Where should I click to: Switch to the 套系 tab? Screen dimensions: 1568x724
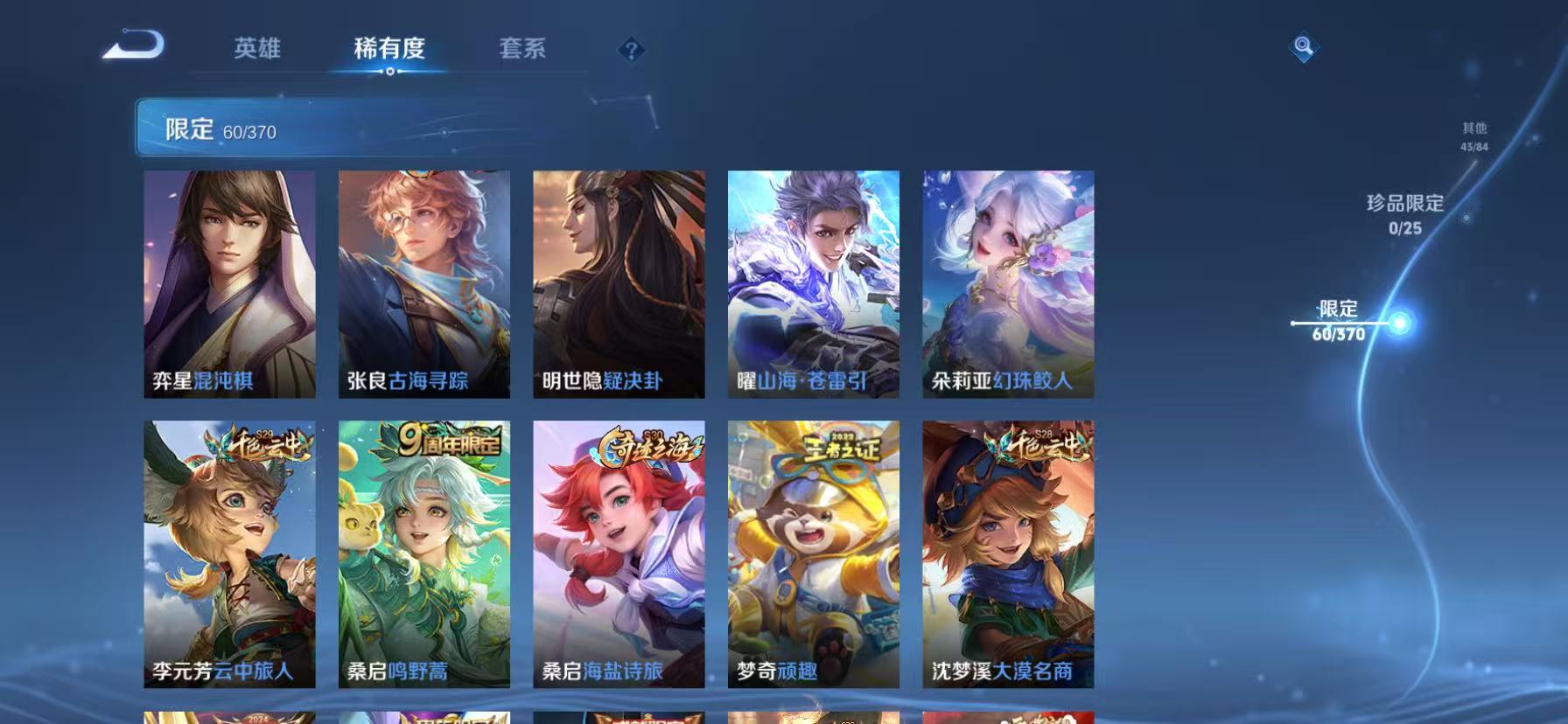(x=522, y=50)
